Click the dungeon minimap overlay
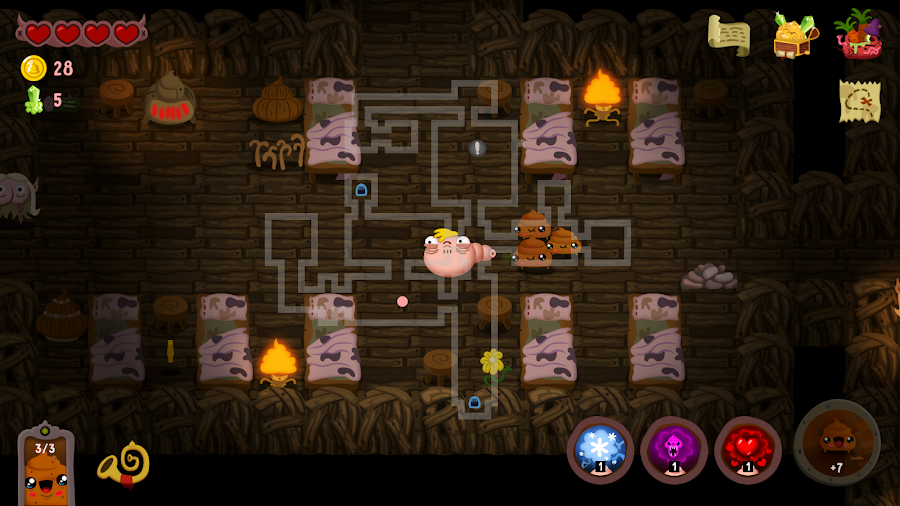The height and width of the screenshot is (506, 900). pos(440,240)
